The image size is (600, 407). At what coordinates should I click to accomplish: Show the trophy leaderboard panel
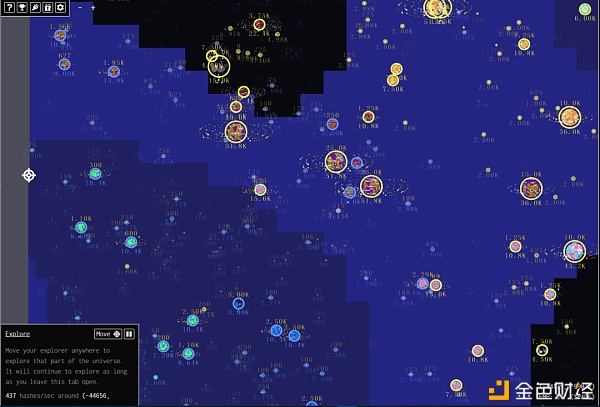click(x=22, y=8)
